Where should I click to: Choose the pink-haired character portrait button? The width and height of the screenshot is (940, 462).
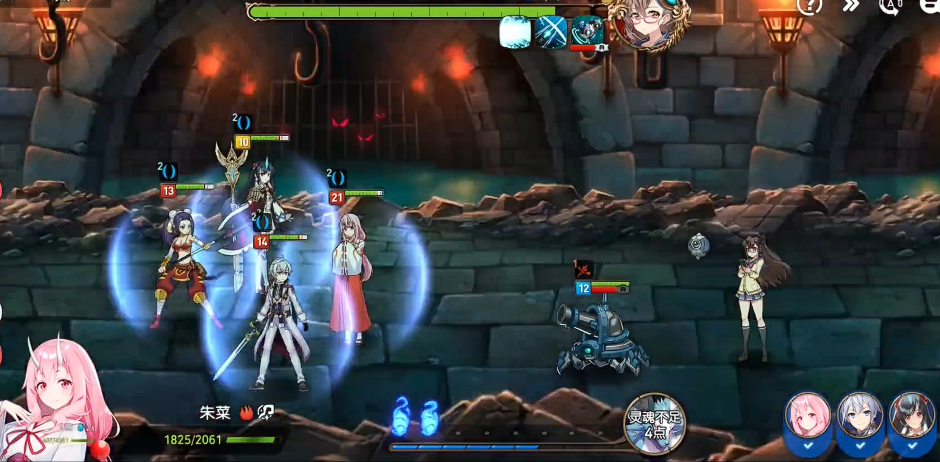(807, 420)
